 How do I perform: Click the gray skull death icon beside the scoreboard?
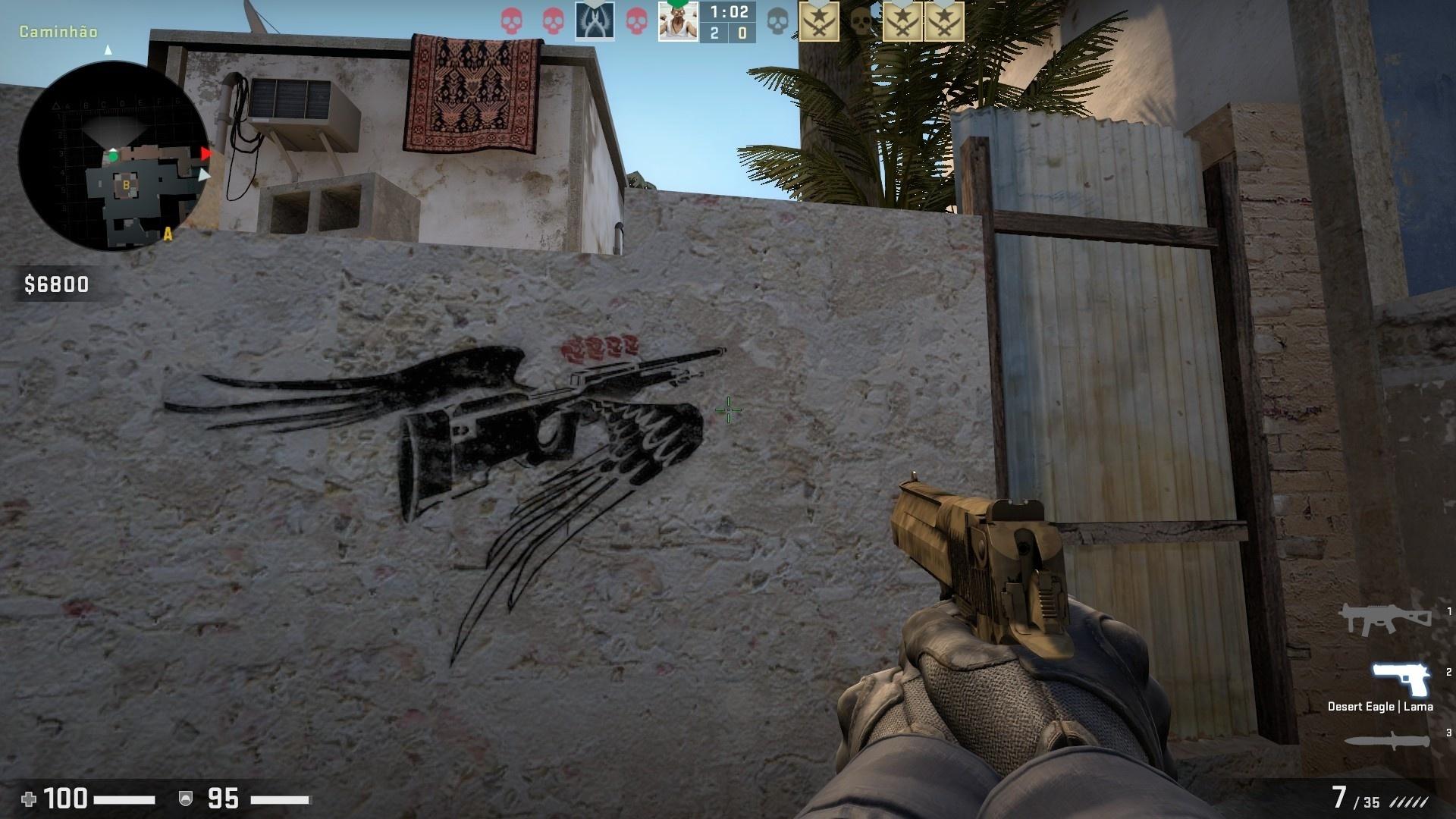[x=777, y=20]
